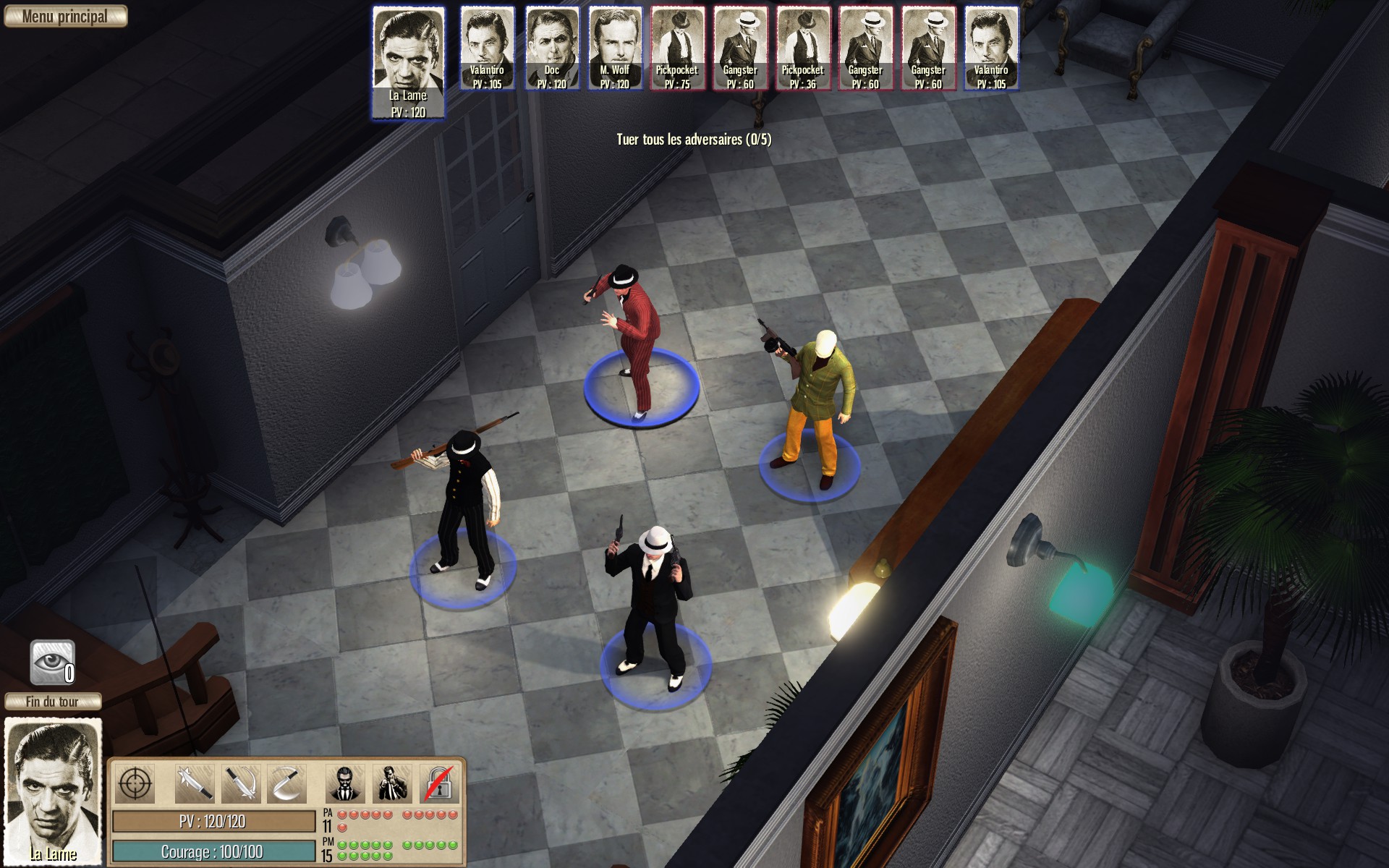This screenshot has height=868, width=1389.
Task: Open the Menu principal
Action: 65,17
